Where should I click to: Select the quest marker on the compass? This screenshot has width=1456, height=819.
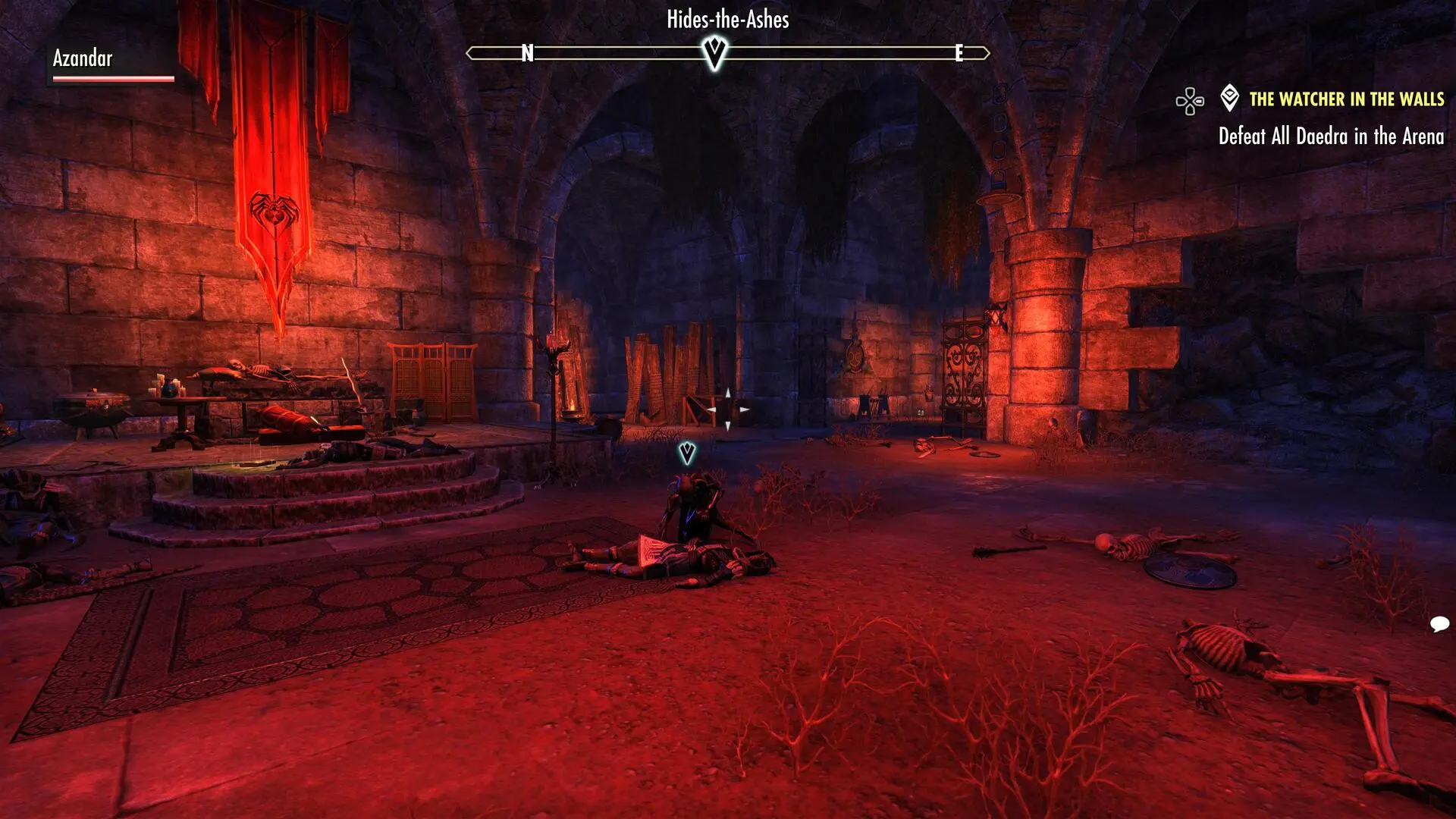click(714, 53)
